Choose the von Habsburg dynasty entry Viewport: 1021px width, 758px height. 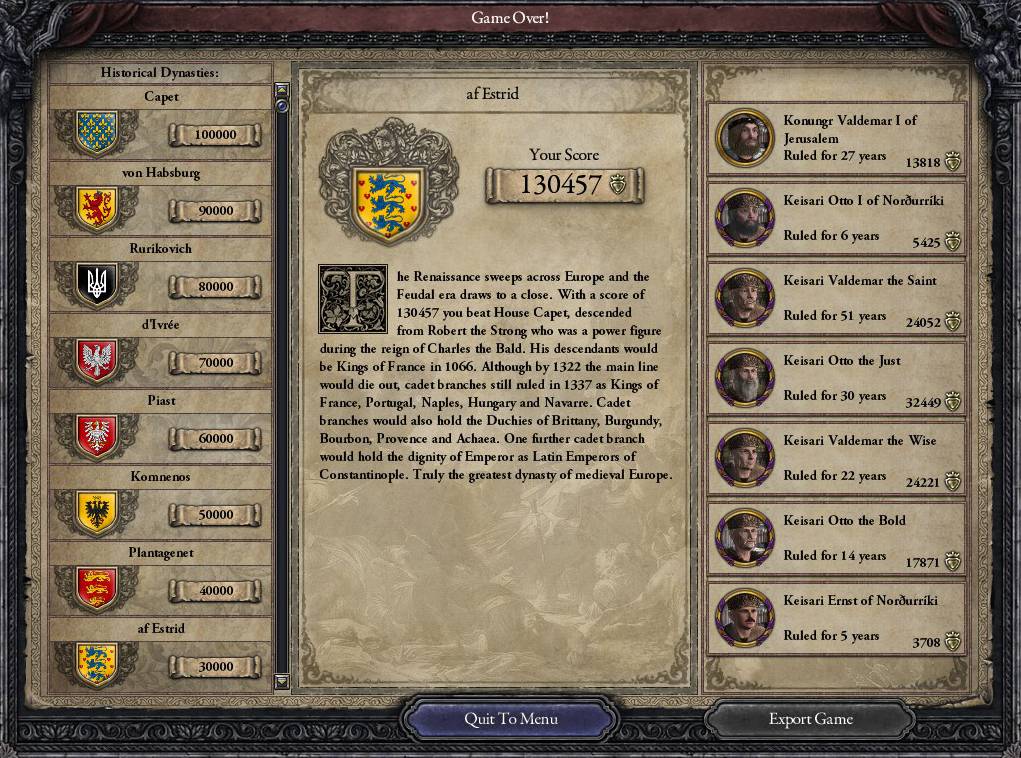[x=161, y=200]
